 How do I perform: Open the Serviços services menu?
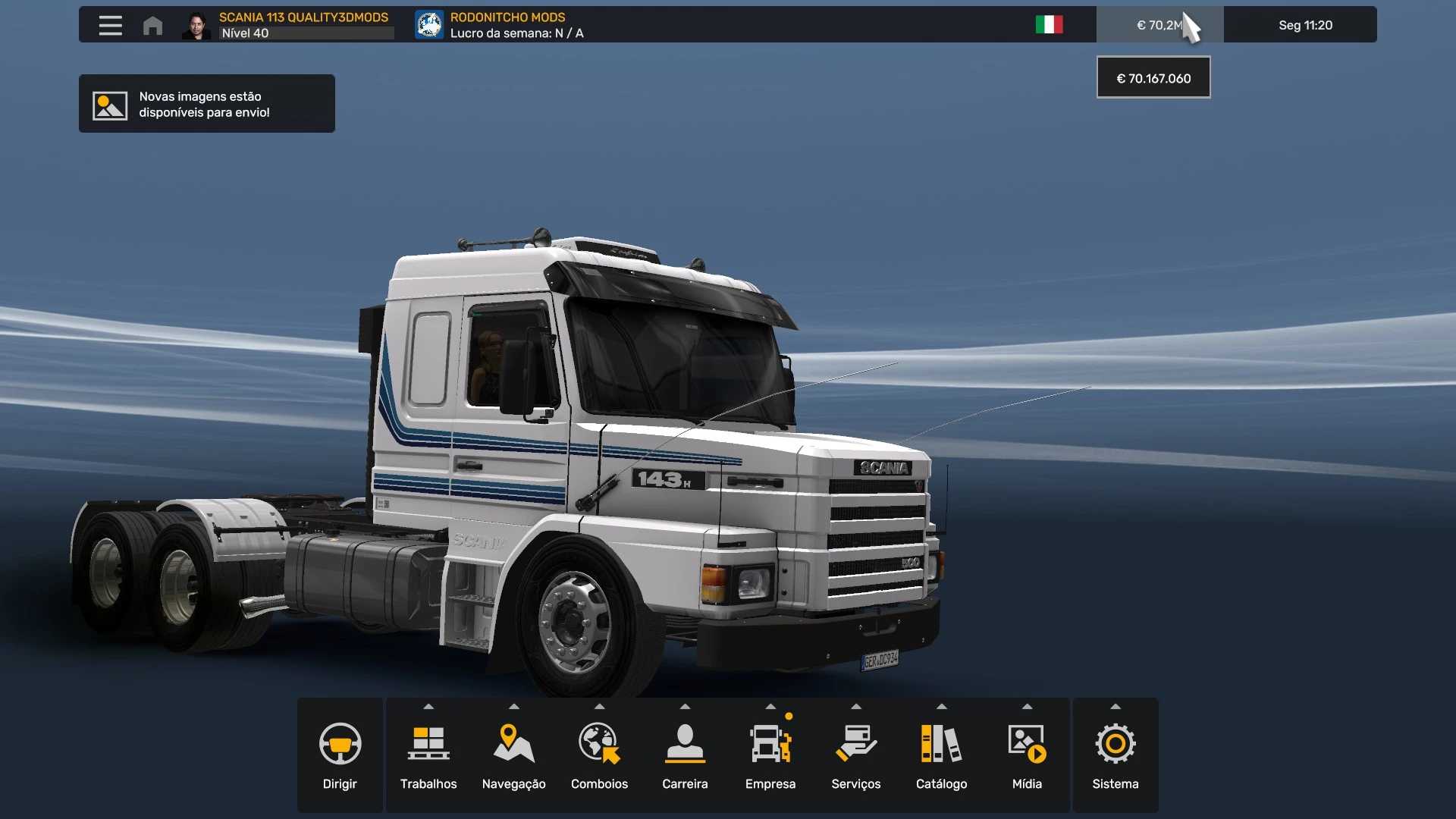pyautogui.click(x=856, y=756)
